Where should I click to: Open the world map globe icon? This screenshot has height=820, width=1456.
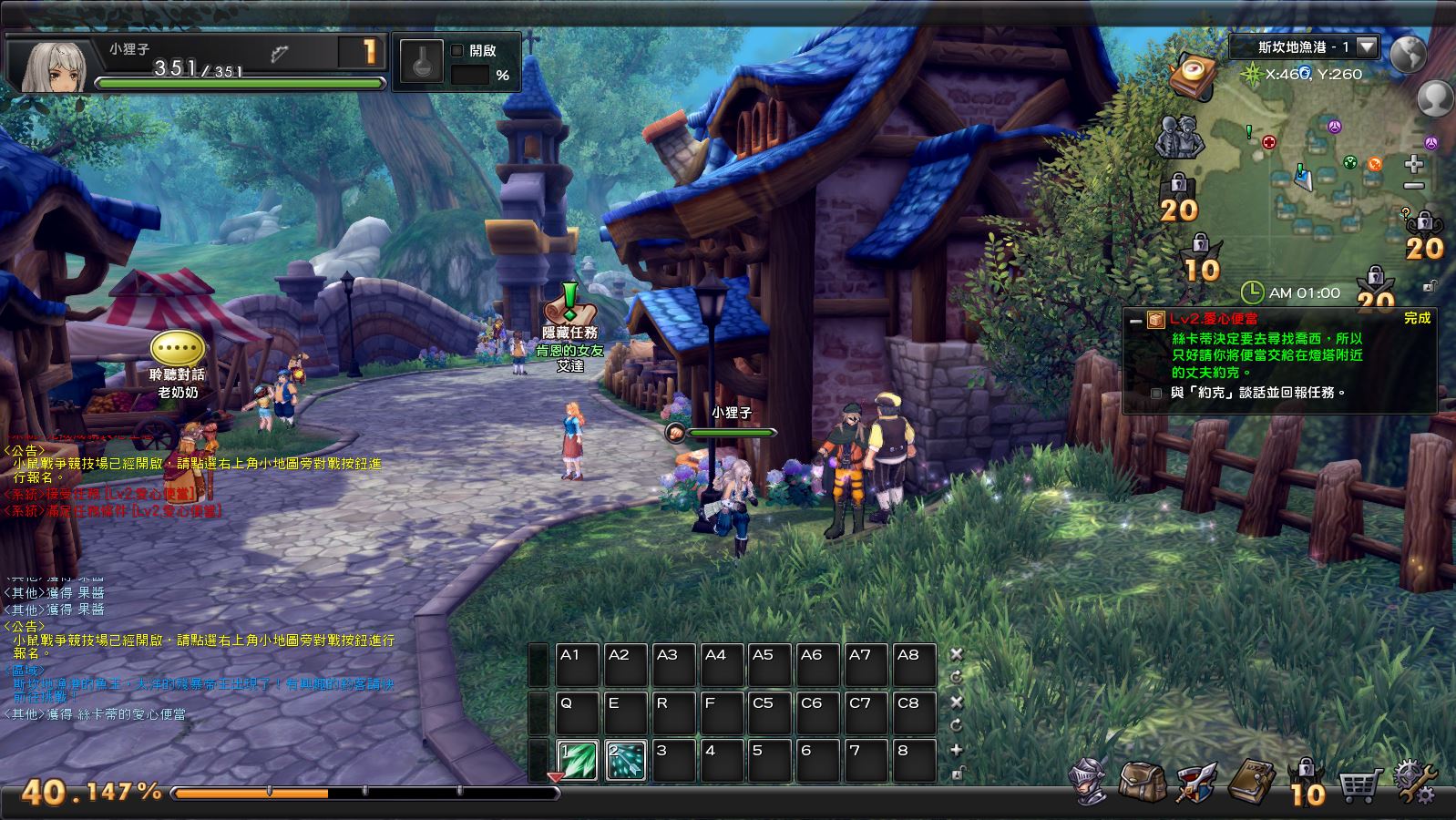pos(1408,54)
